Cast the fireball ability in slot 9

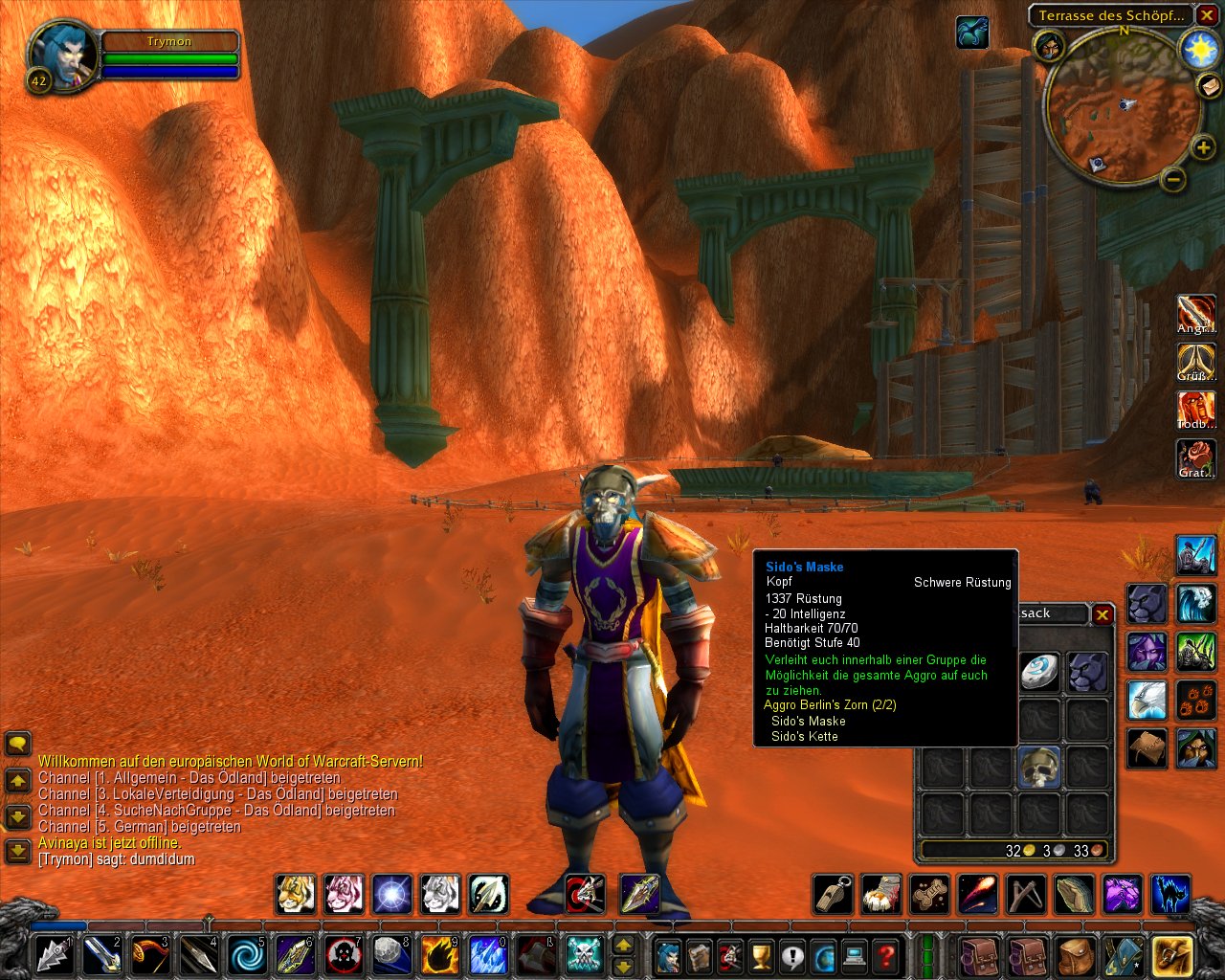pyautogui.click(x=440, y=955)
